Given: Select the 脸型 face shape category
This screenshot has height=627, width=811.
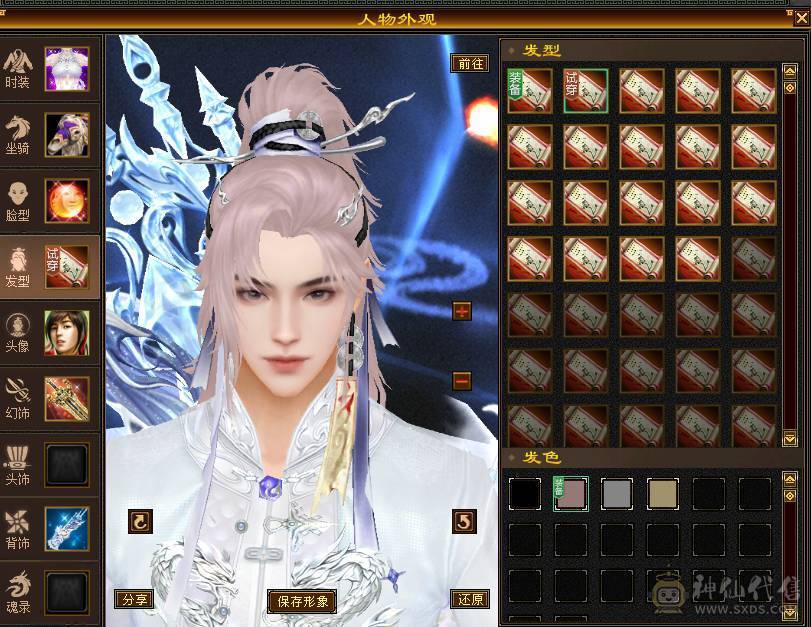Looking at the screenshot, I should coord(50,201).
